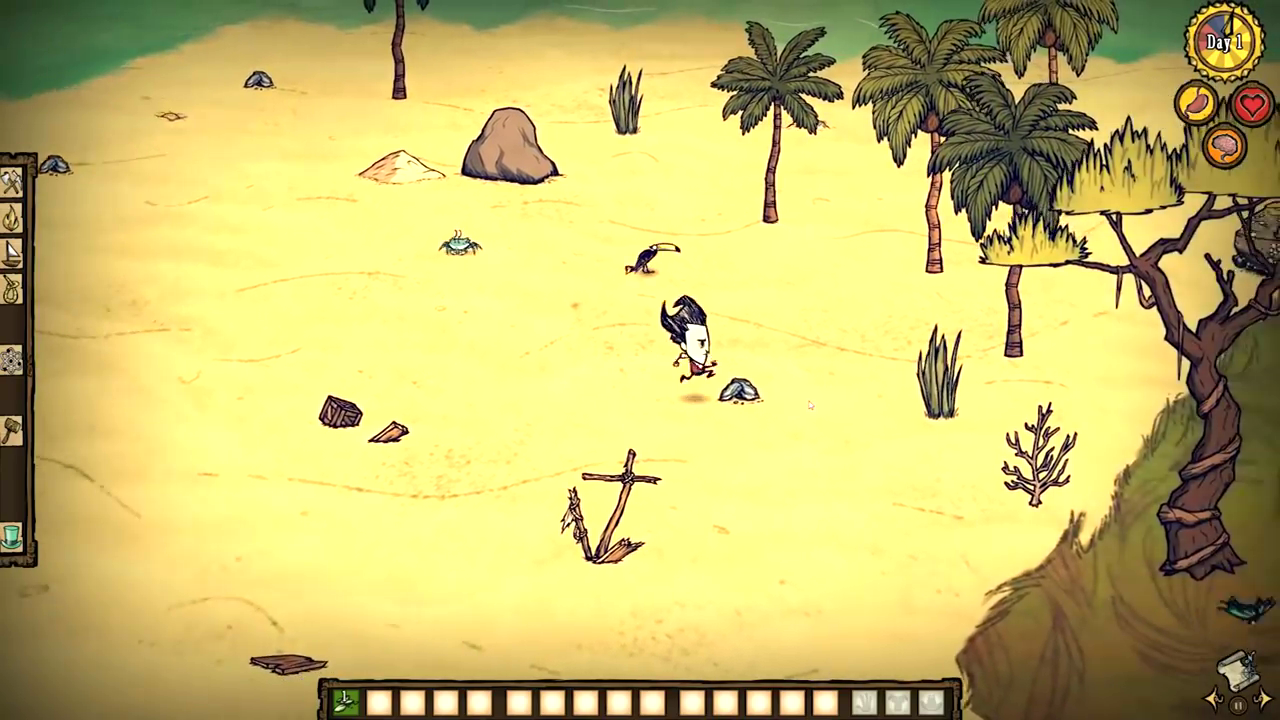Click the crab on the beach
1280x720 pixels.
click(x=458, y=247)
